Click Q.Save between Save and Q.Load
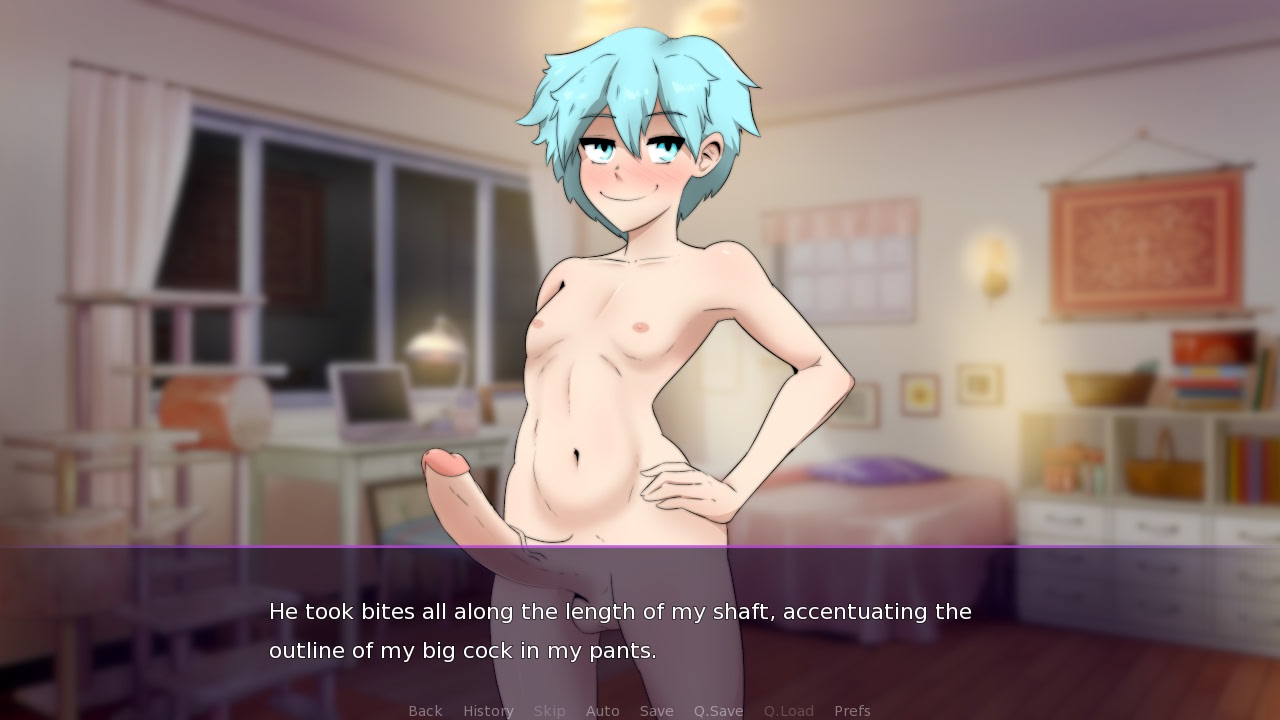Screen dimensions: 1280x720 [720, 710]
